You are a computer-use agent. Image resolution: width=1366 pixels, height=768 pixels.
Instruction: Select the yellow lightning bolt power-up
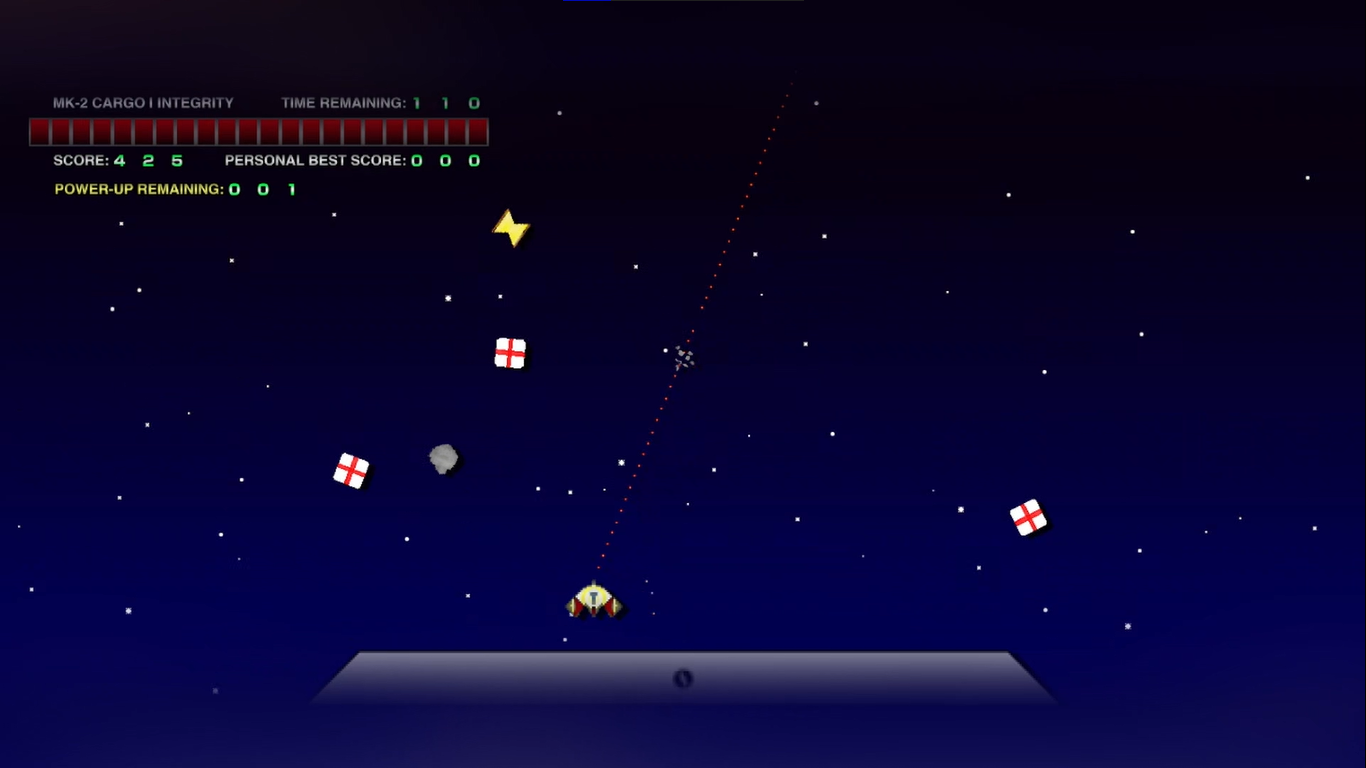[x=511, y=227]
